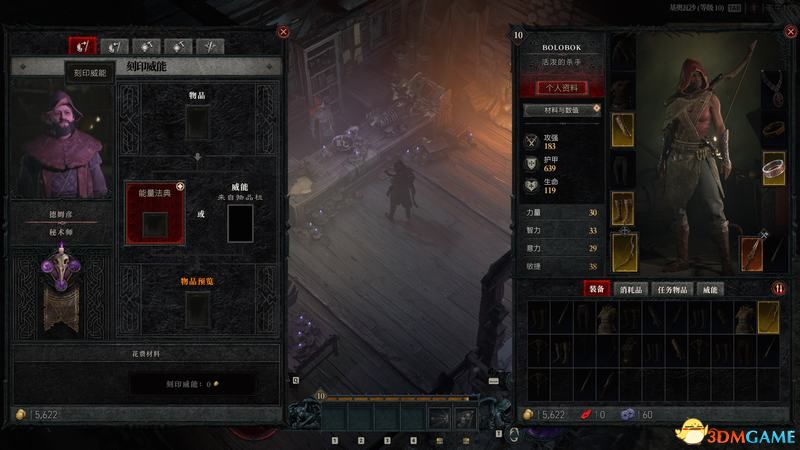
Task: Choose the 能量法典 codex of power slot
Action: coord(154,223)
